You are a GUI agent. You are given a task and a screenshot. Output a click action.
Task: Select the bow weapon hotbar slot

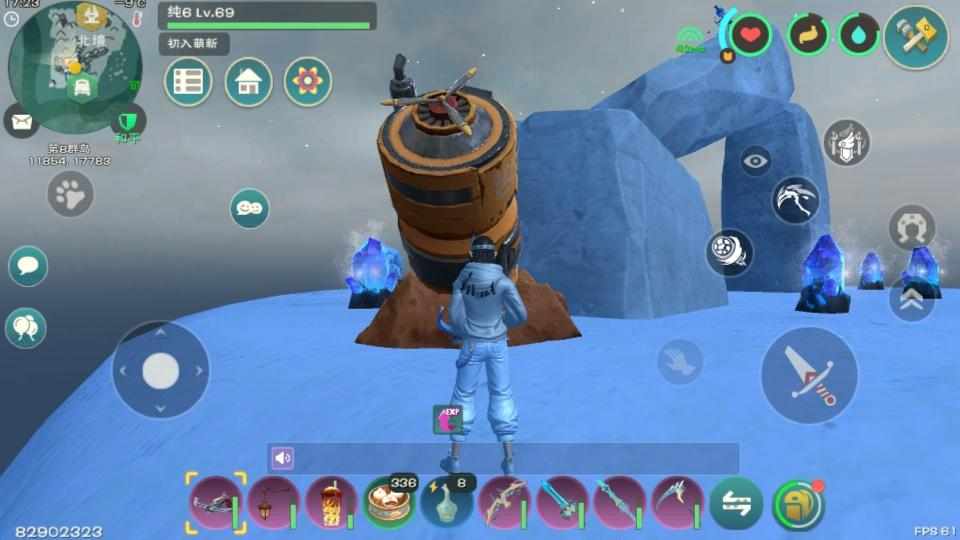505,502
